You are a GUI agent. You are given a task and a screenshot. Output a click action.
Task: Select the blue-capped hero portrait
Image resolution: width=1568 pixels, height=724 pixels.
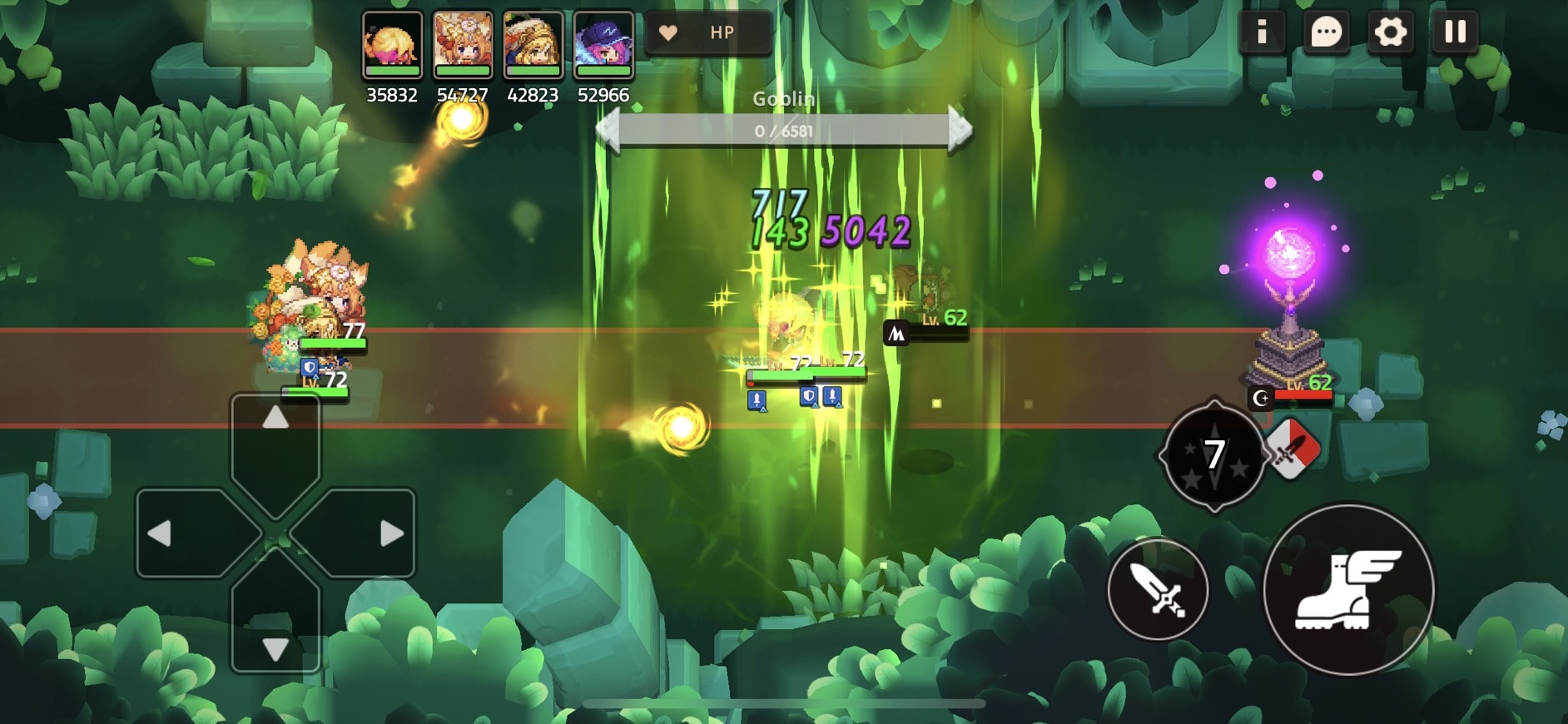(x=603, y=45)
